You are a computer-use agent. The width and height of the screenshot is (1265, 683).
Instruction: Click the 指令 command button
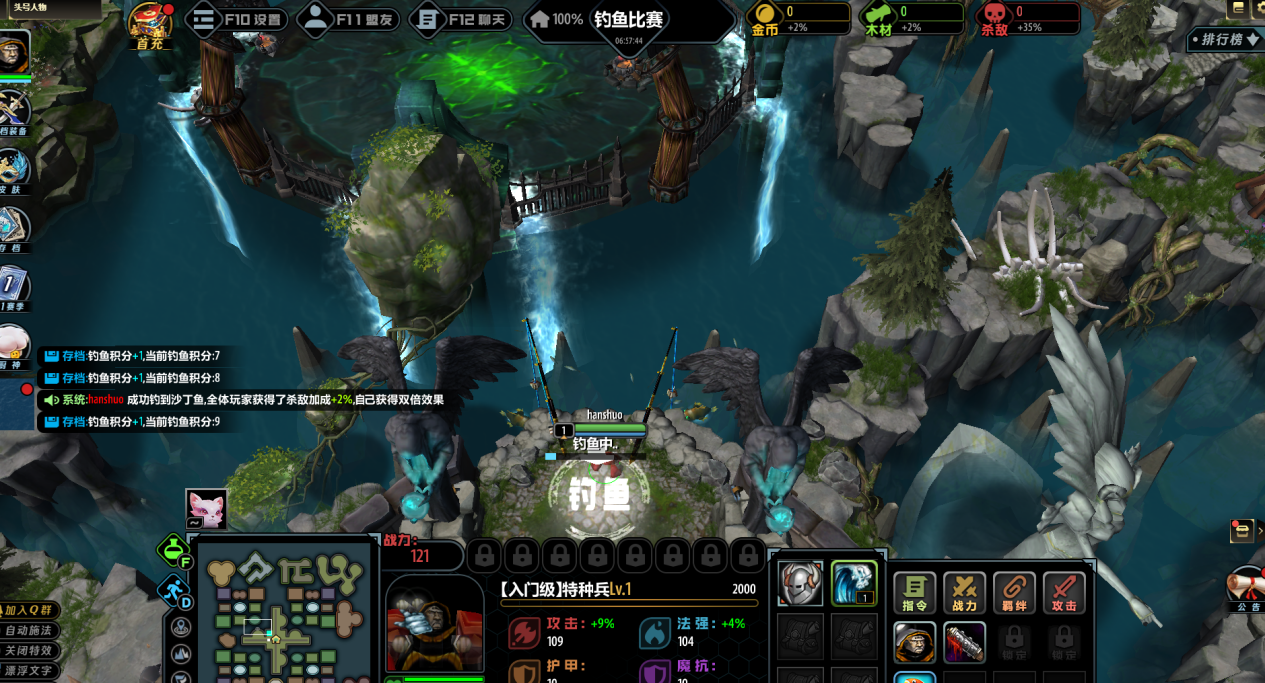point(914,592)
